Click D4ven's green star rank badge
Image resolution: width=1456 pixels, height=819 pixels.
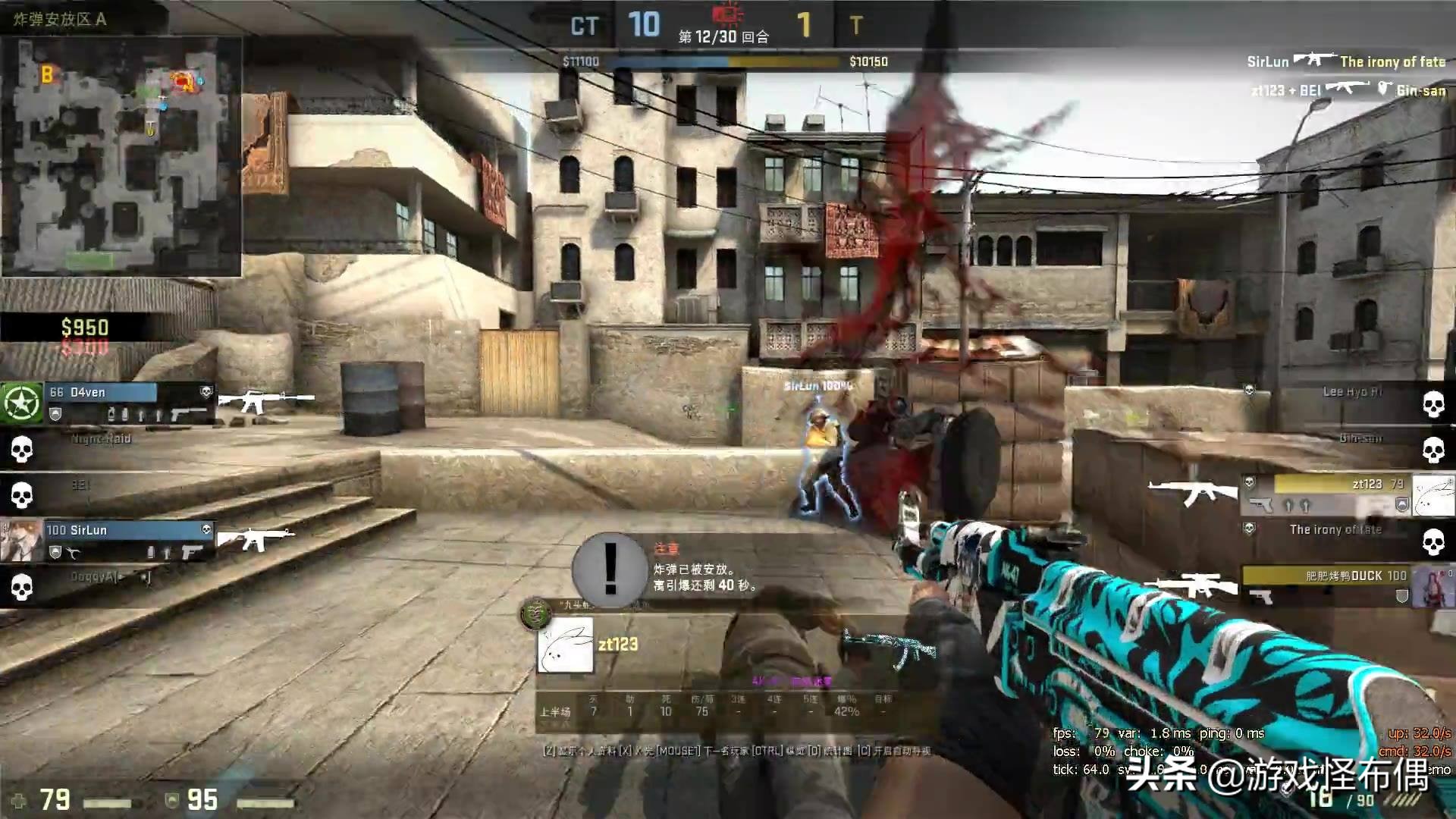pos(22,403)
